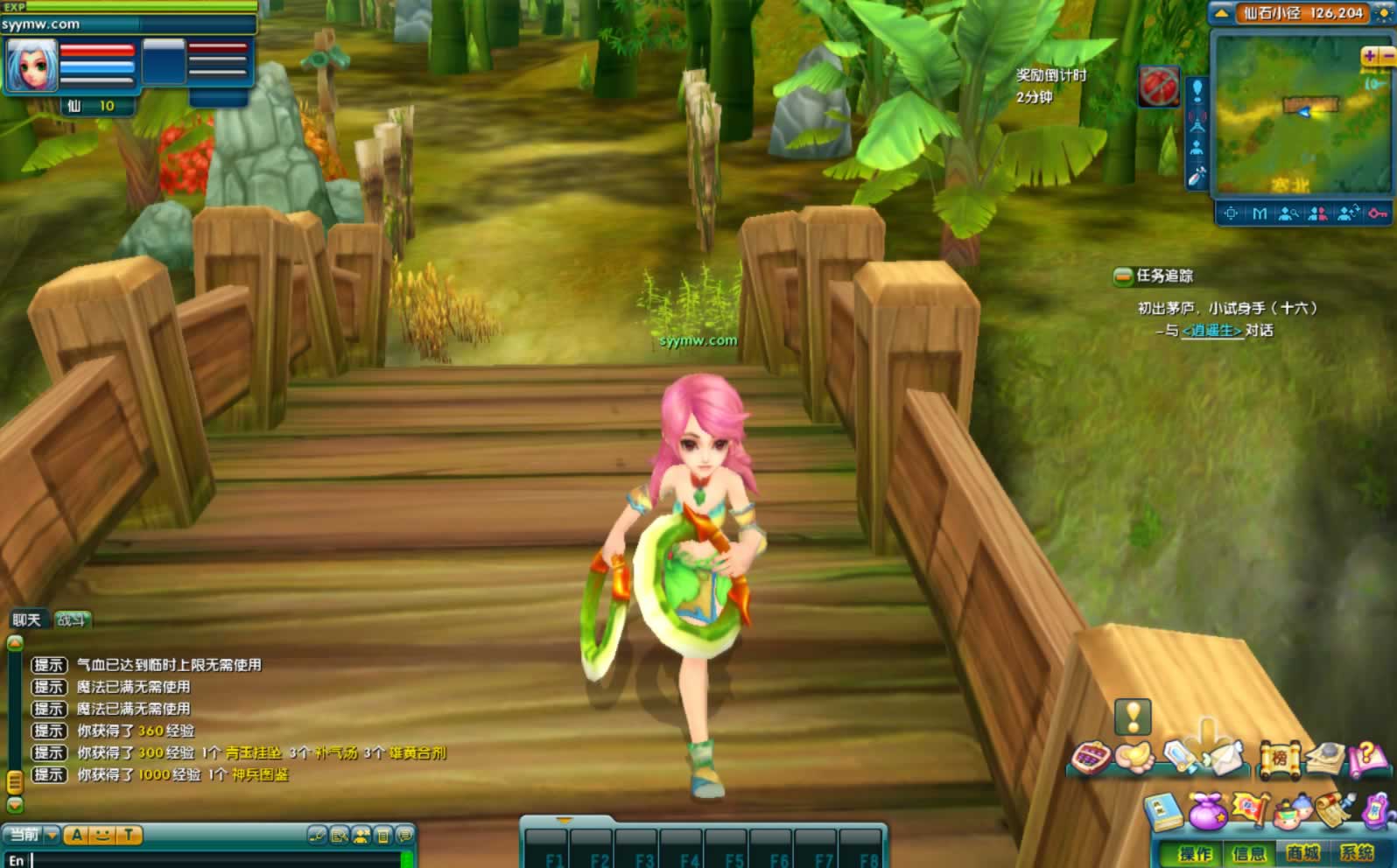Collapse the 任务追踪 quest tracker
1397x868 pixels.
tap(1122, 276)
